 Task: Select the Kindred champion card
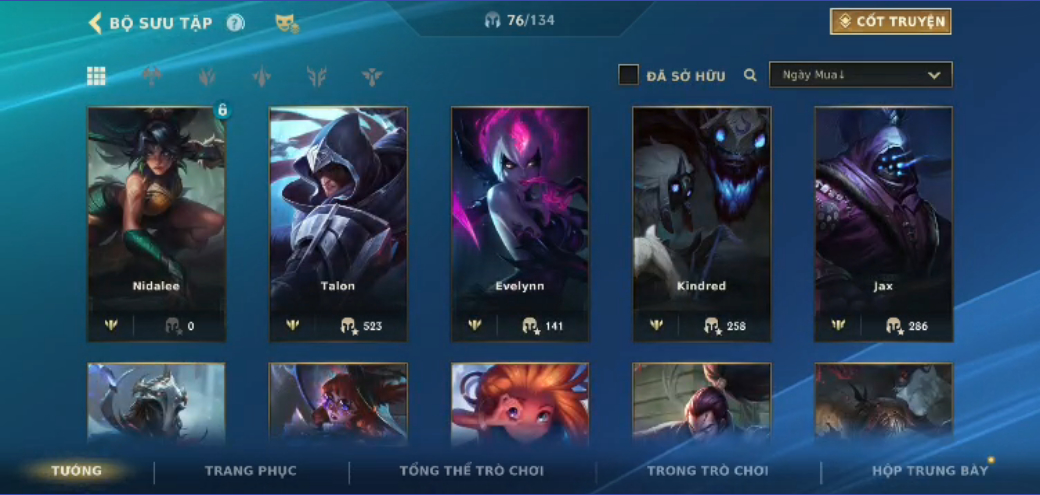[x=702, y=224]
